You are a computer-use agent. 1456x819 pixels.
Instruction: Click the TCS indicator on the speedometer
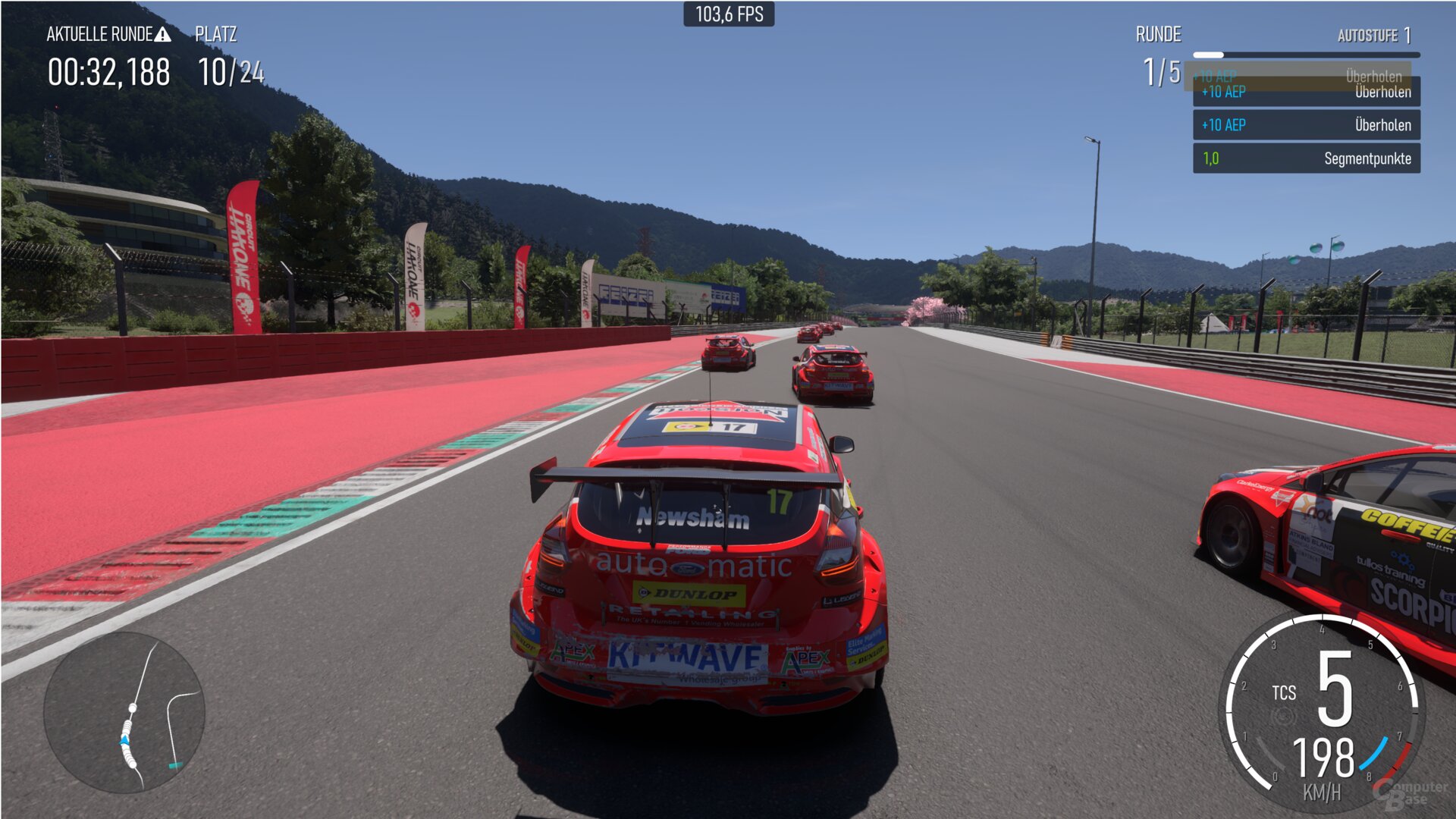coord(1285,692)
